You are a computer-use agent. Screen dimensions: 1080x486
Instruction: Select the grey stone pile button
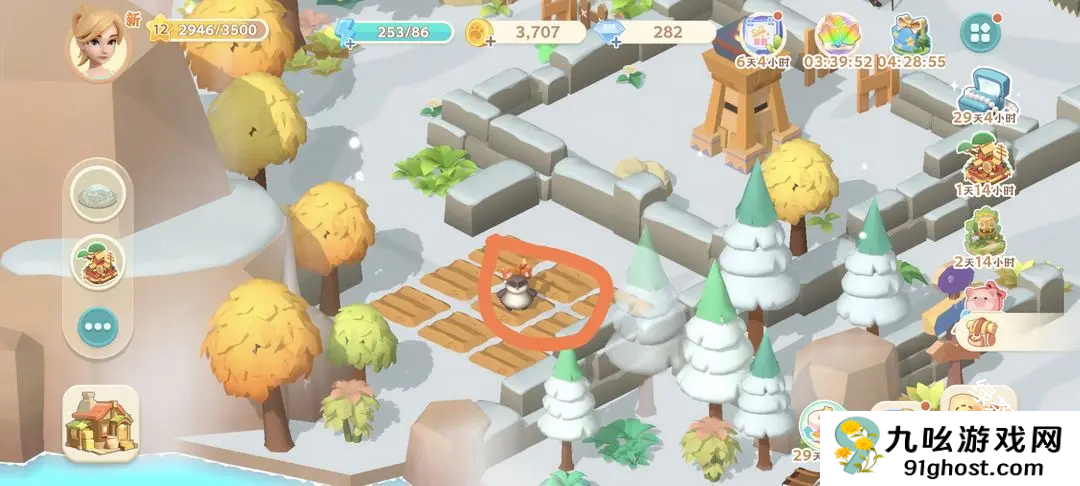[x=98, y=195]
